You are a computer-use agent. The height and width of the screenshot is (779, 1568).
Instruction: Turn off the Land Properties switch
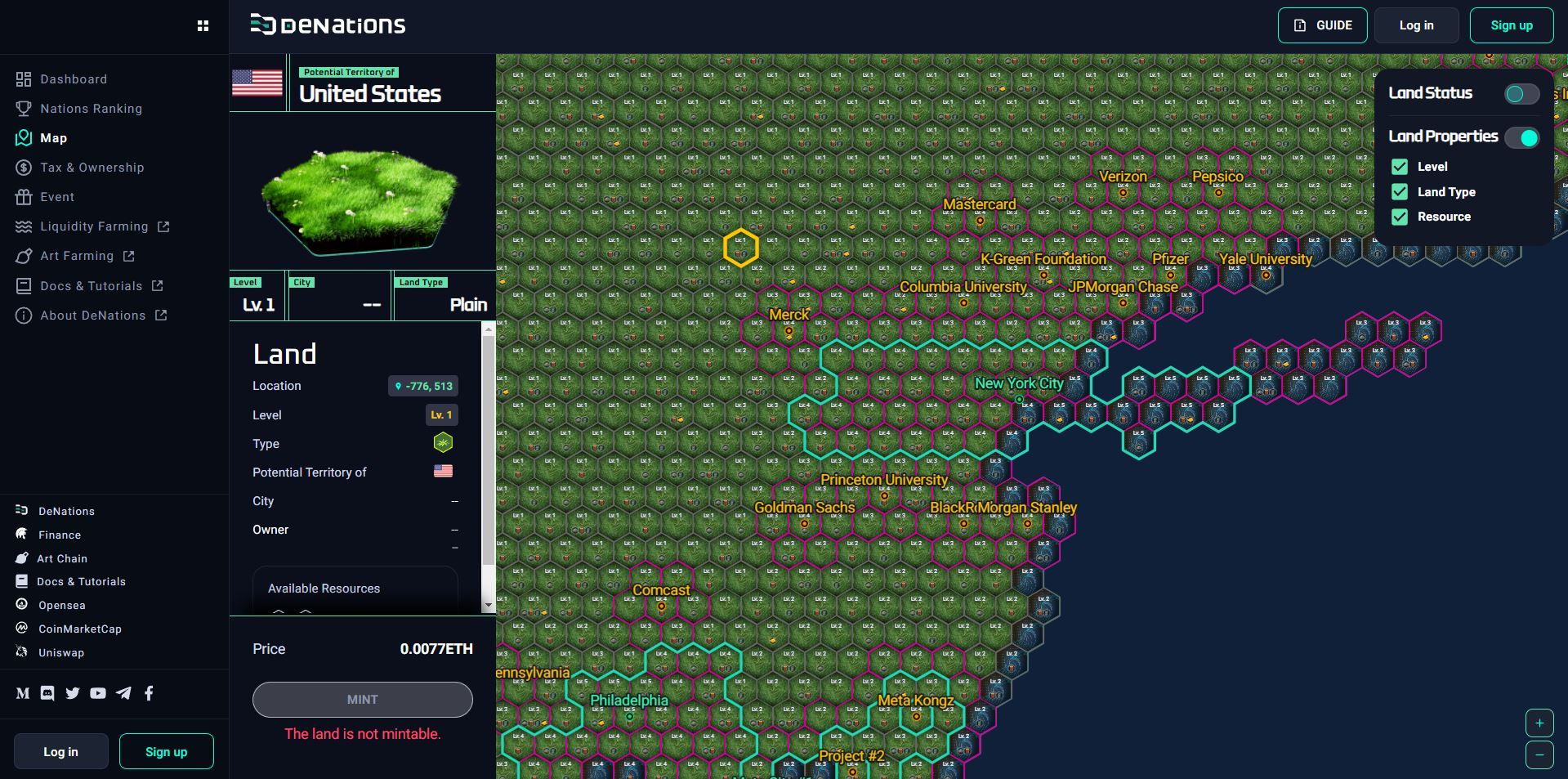tap(1521, 137)
